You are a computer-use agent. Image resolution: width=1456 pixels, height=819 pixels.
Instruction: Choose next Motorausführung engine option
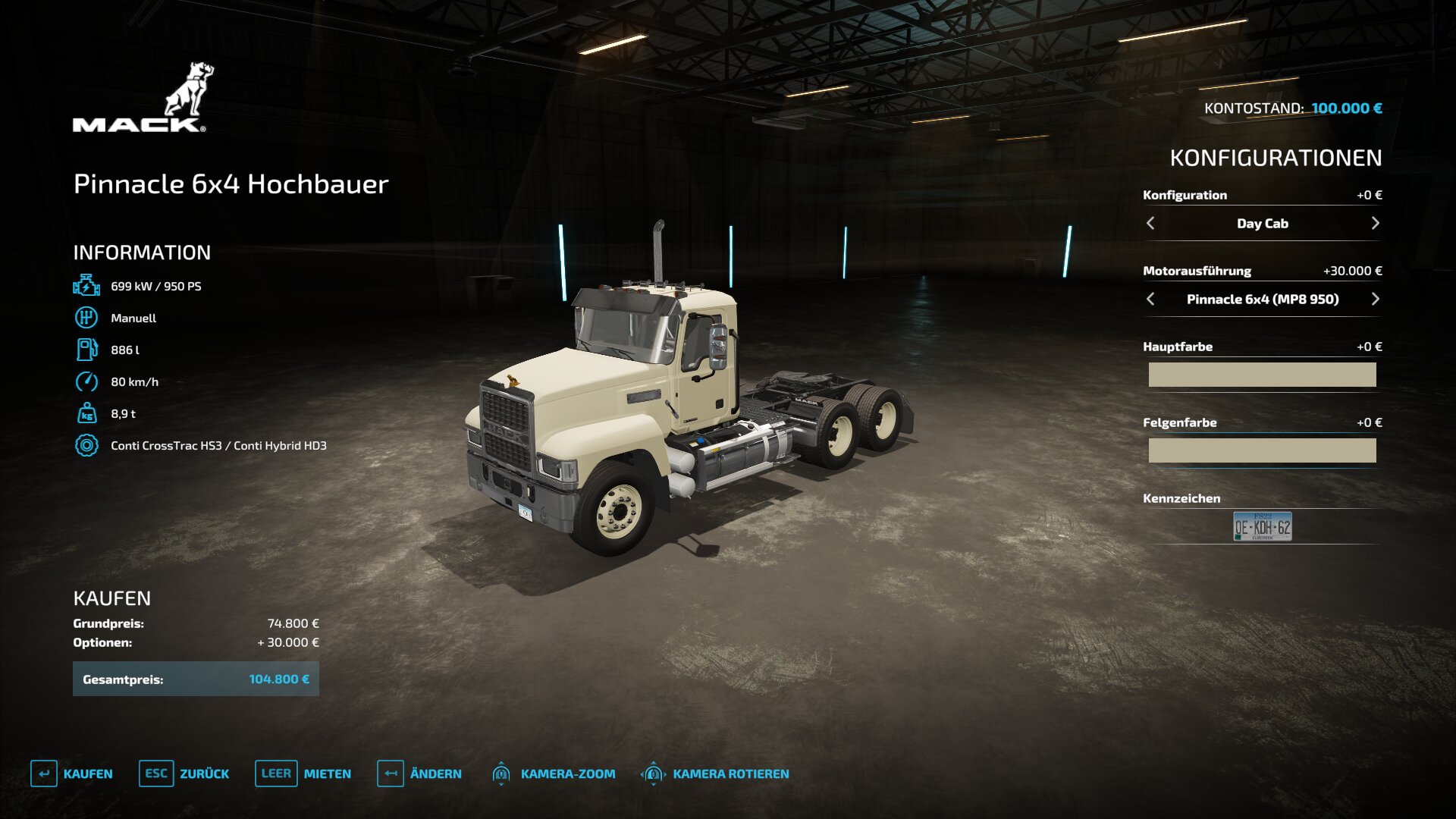(x=1375, y=299)
